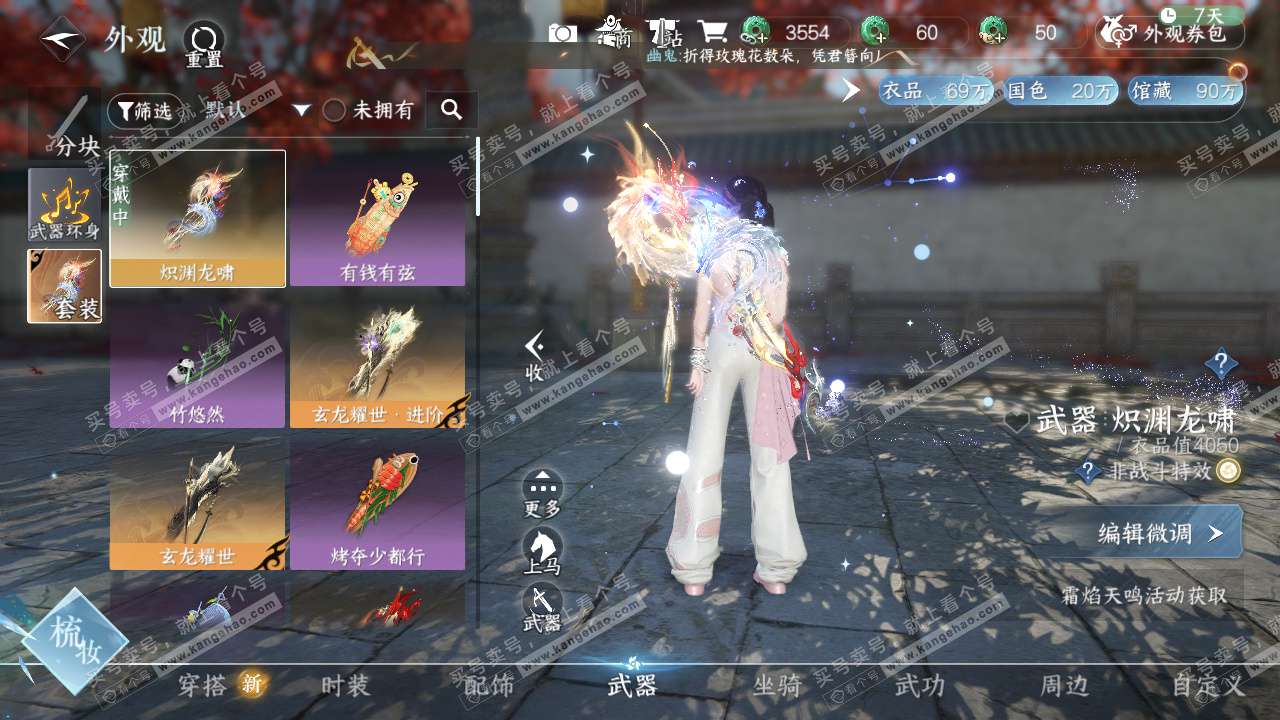Switch to the 坐骑 mount tab
1280x720 pixels.
777,685
